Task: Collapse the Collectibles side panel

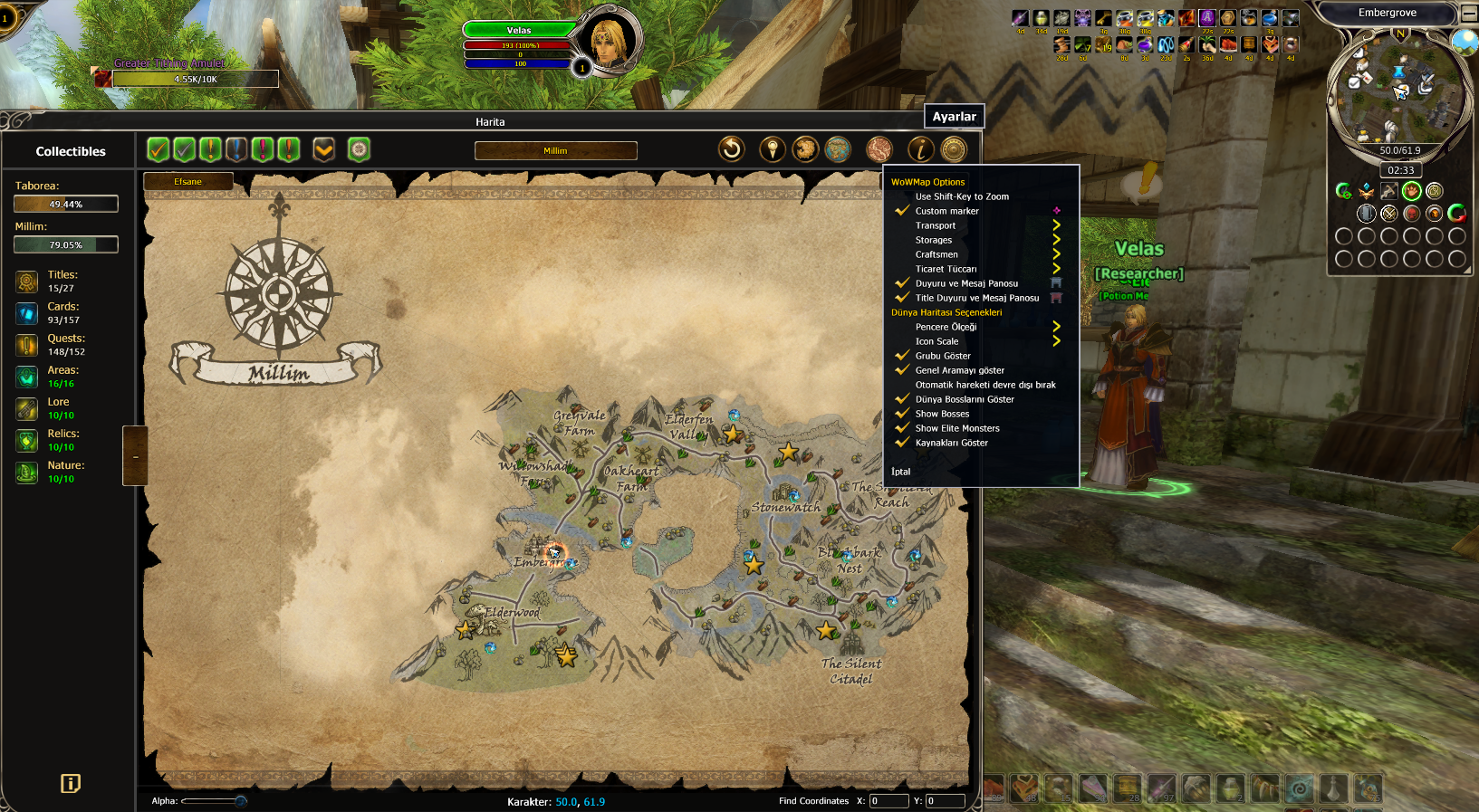Action: click(x=135, y=456)
